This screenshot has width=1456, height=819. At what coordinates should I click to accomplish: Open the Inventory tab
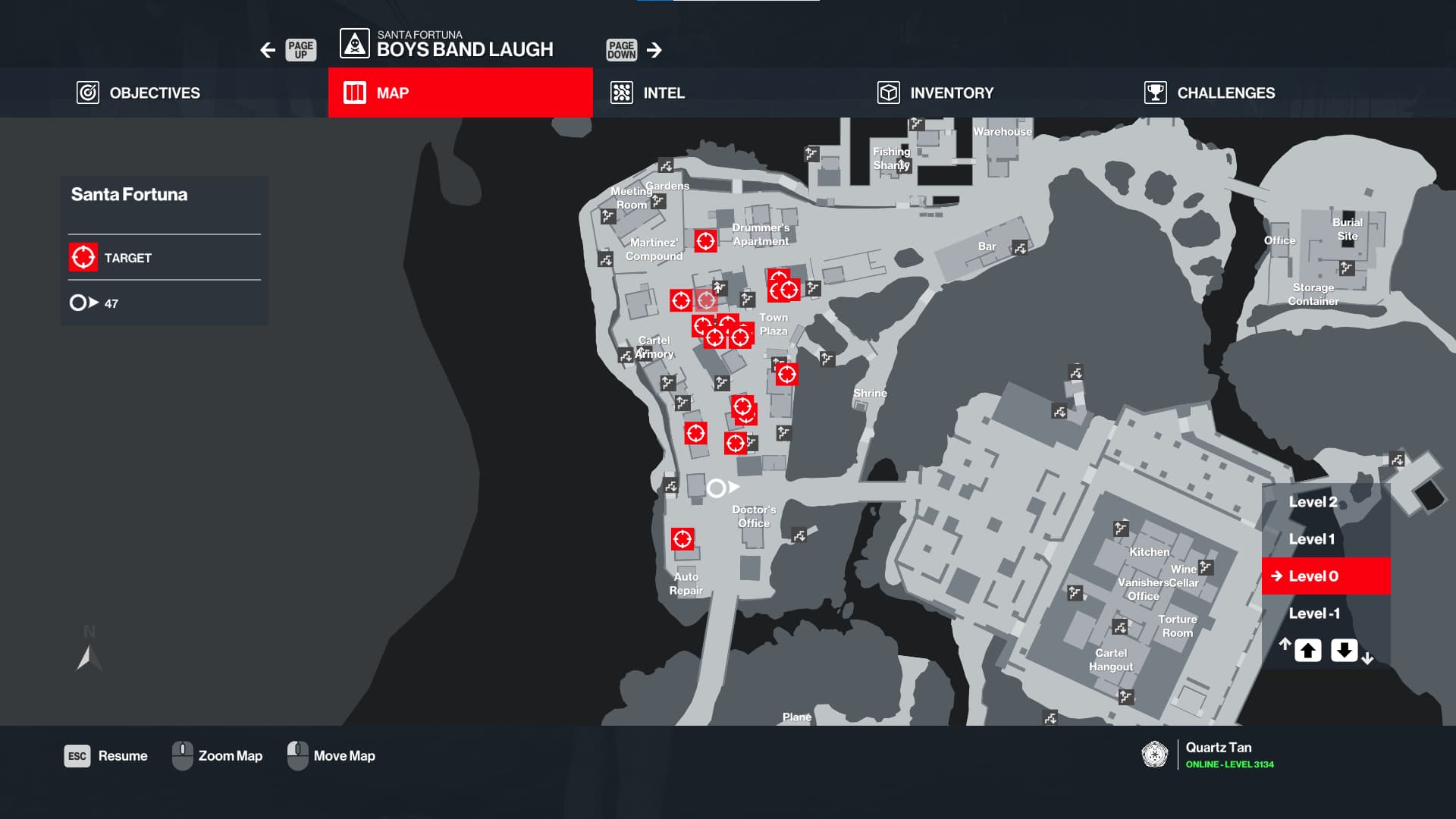pos(936,93)
